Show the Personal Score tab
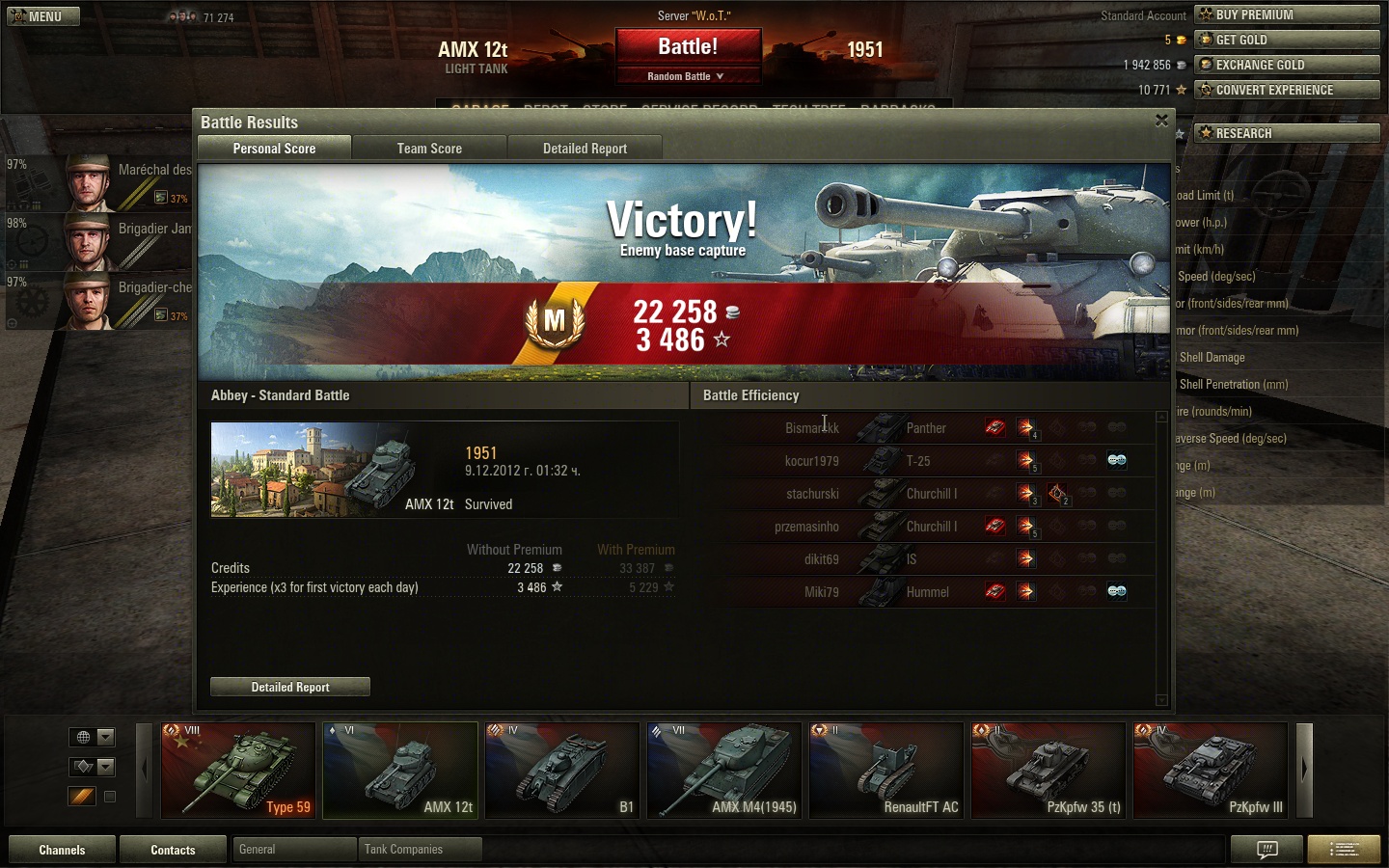The image size is (1389, 868). (x=274, y=149)
